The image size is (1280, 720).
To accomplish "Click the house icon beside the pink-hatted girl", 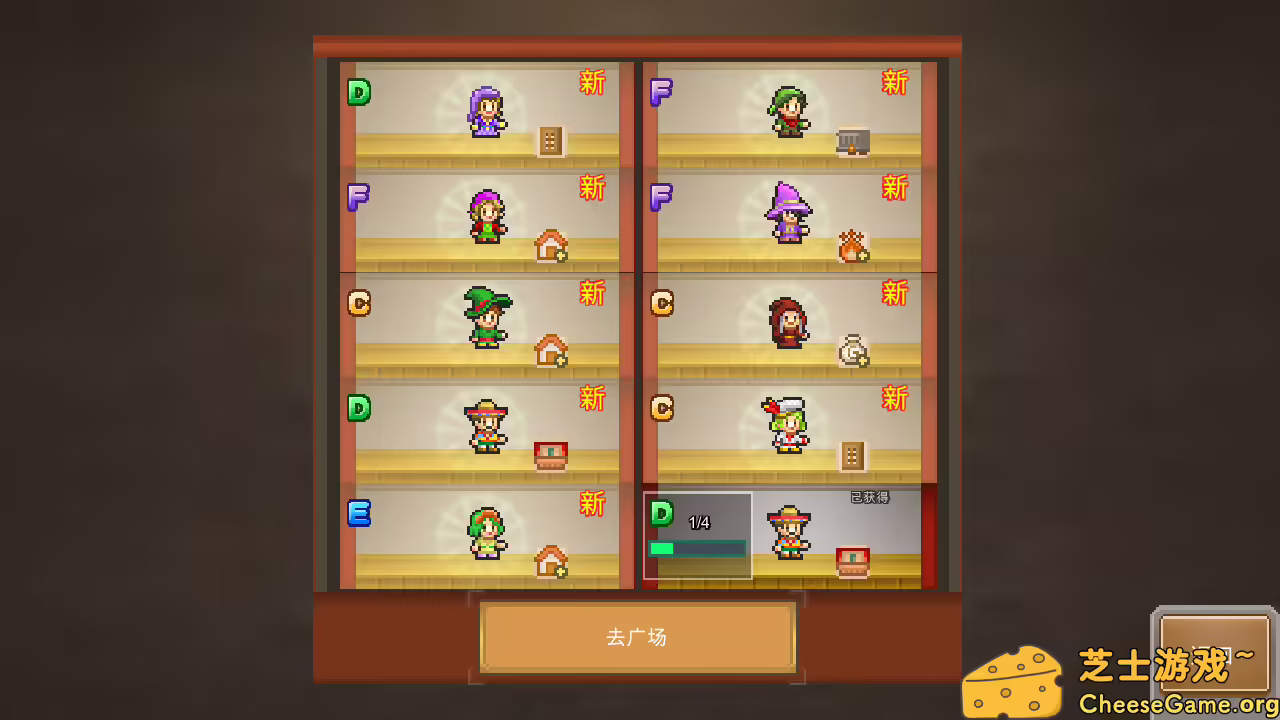I will coord(550,247).
